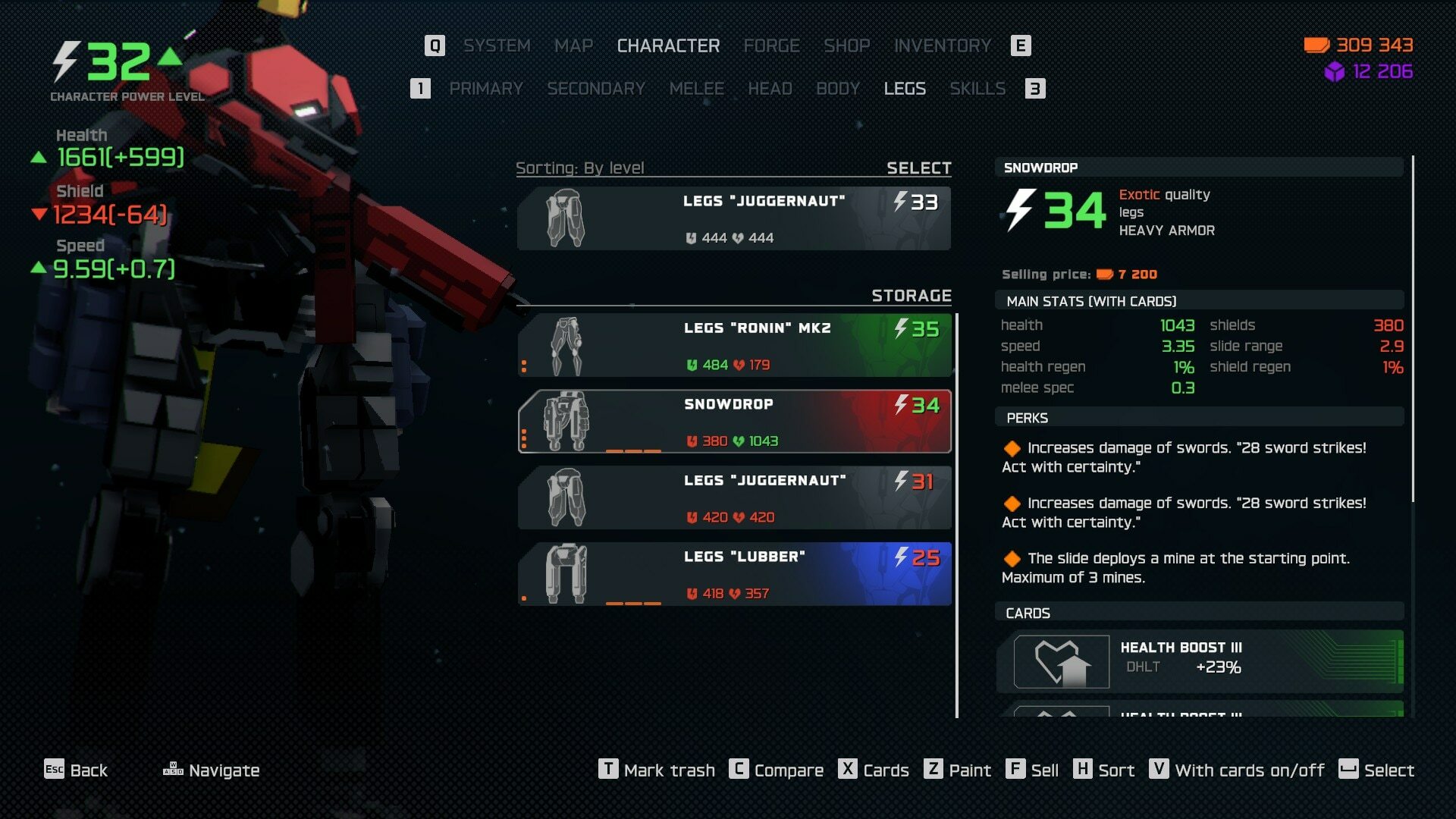This screenshot has width=1456, height=819.
Task: Select the equipped level 33 Juggernaut legs
Action: click(x=733, y=218)
